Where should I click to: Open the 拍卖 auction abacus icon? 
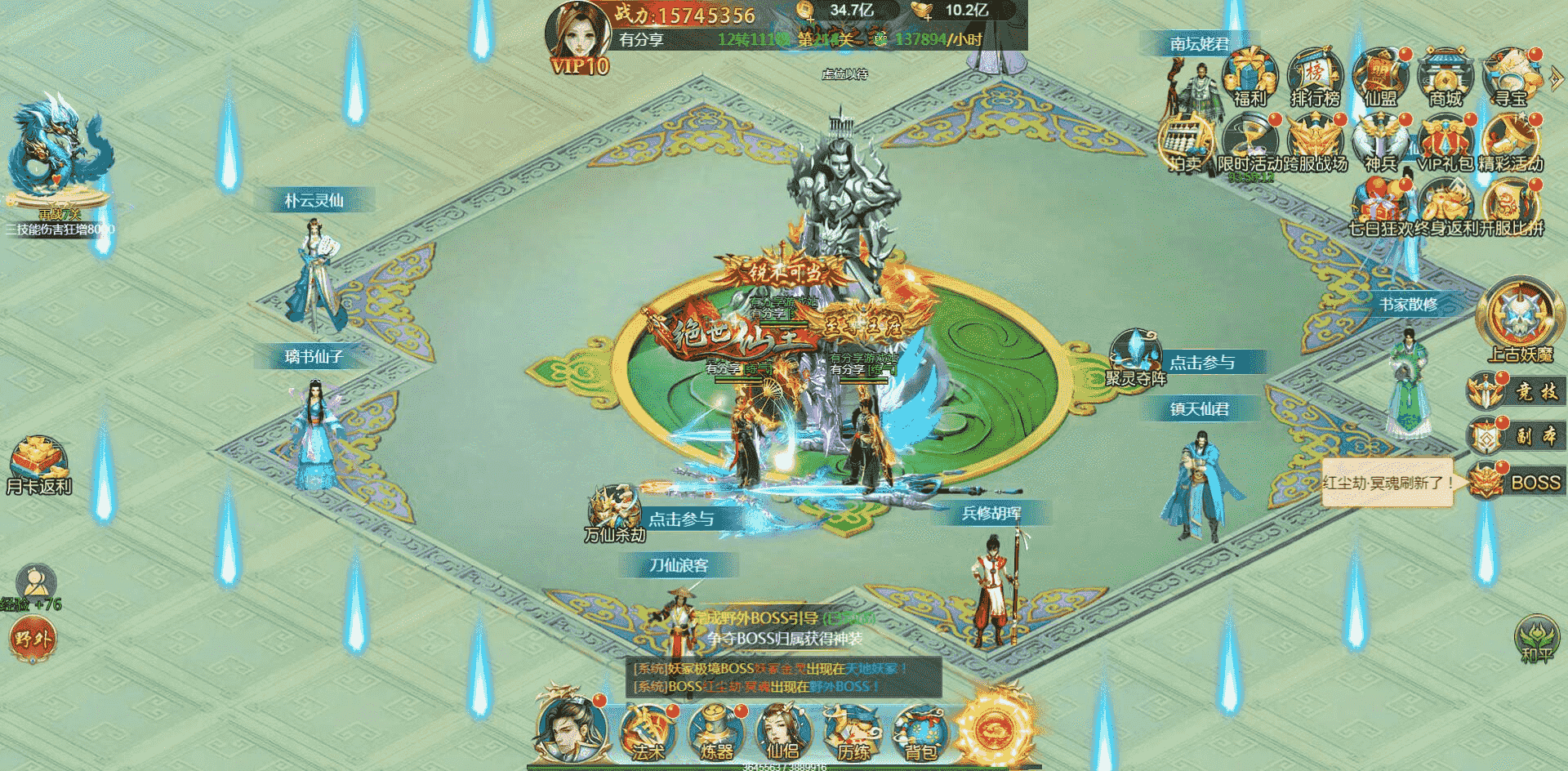[1186, 144]
